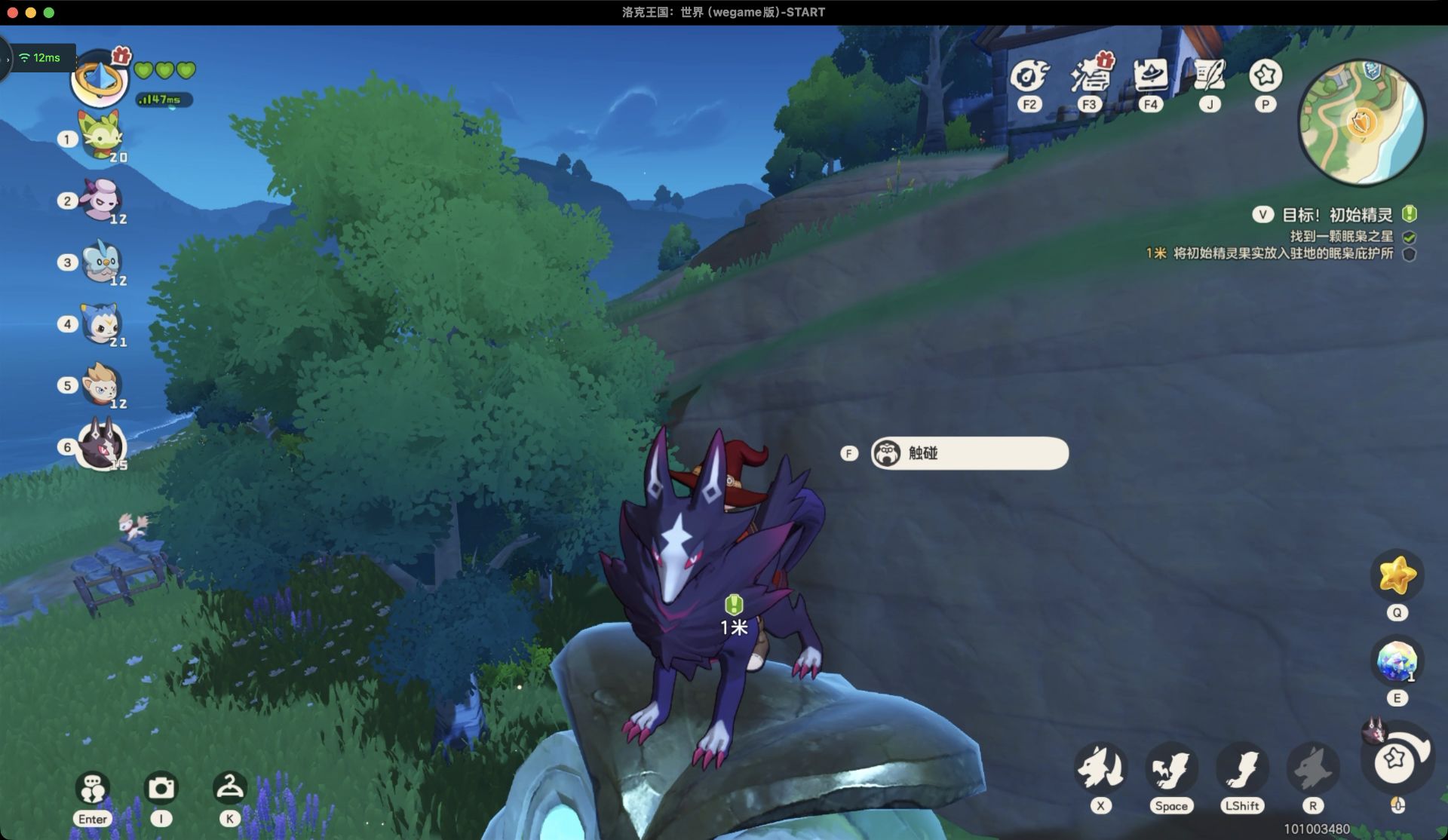
Task: Open the camera photo mode button
Action: (x=161, y=788)
